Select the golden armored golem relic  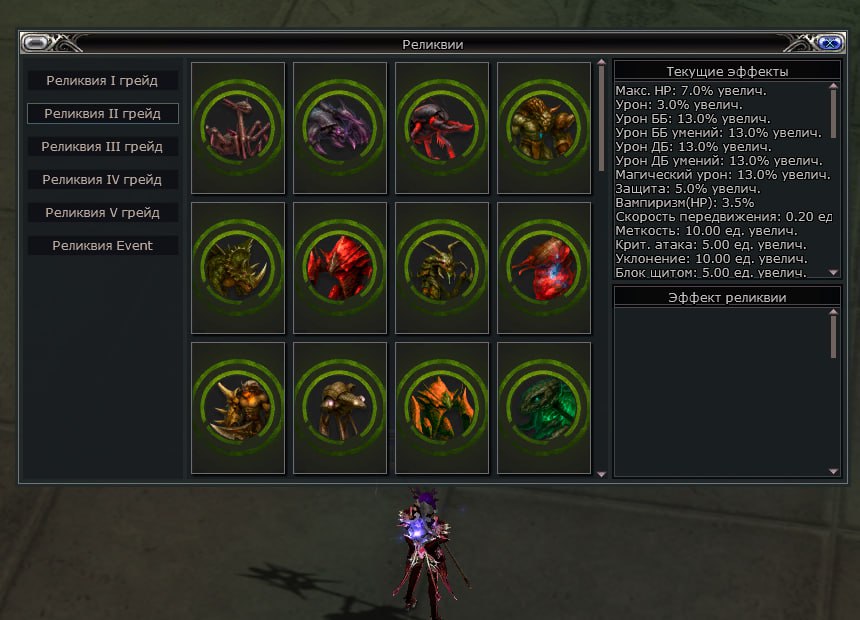tap(544, 127)
